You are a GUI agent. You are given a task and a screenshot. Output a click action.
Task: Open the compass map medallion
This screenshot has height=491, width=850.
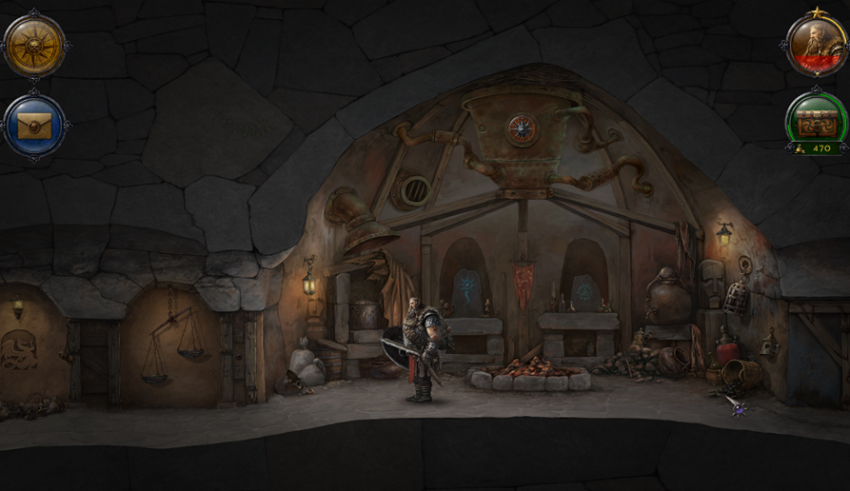pyautogui.click(x=35, y=45)
